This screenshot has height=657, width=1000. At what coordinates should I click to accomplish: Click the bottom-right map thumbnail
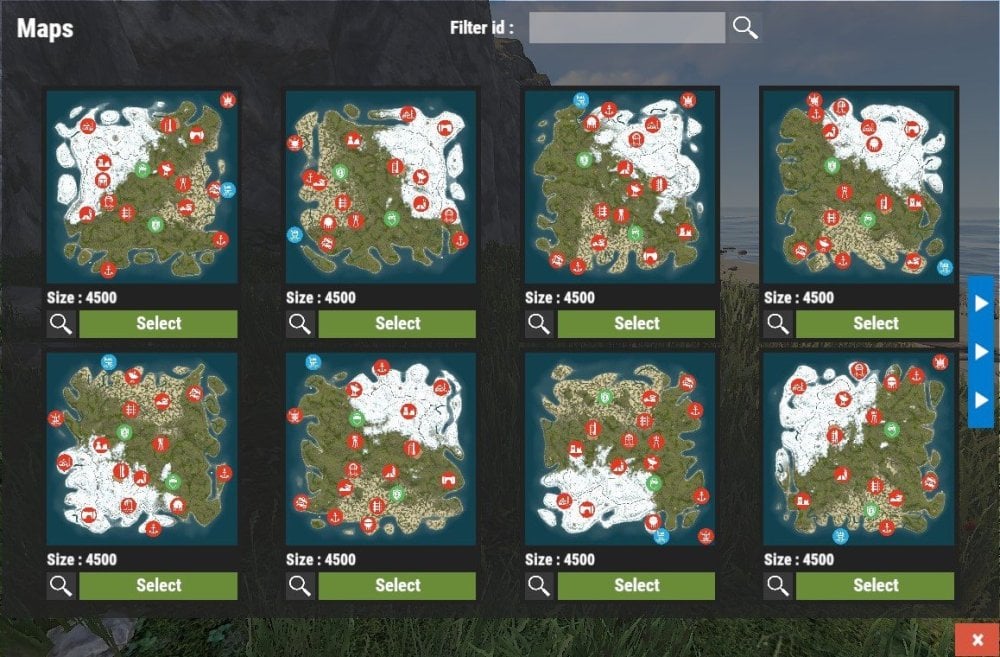(858, 448)
